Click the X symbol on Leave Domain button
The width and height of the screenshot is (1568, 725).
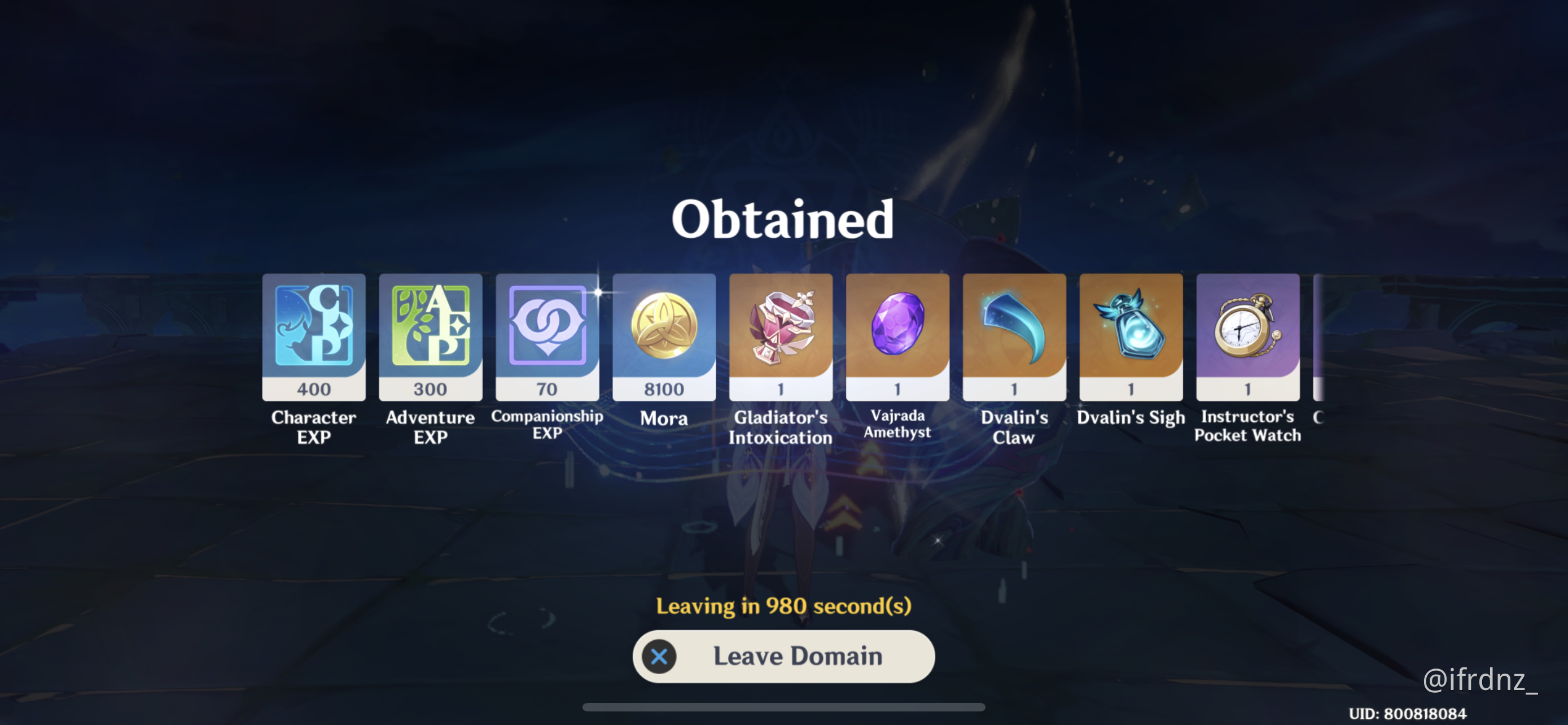[659, 656]
